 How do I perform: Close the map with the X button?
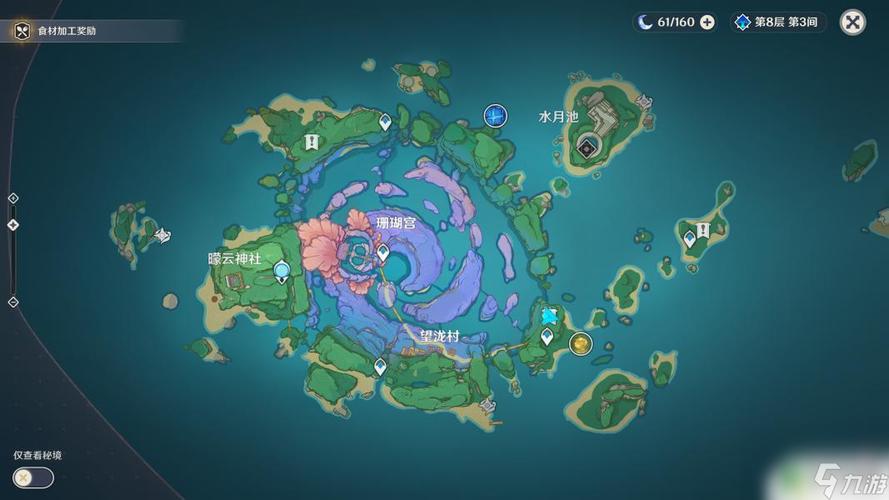(852, 22)
